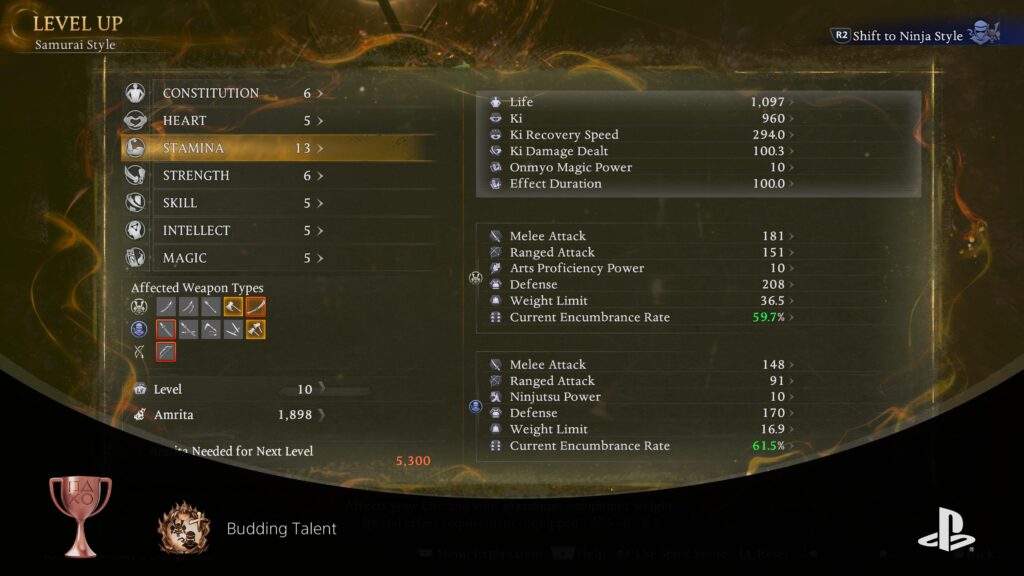The width and height of the screenshot is (1024, 576).
Task: Click the Arts Proficiency Power entry
Action: point(640,268)
